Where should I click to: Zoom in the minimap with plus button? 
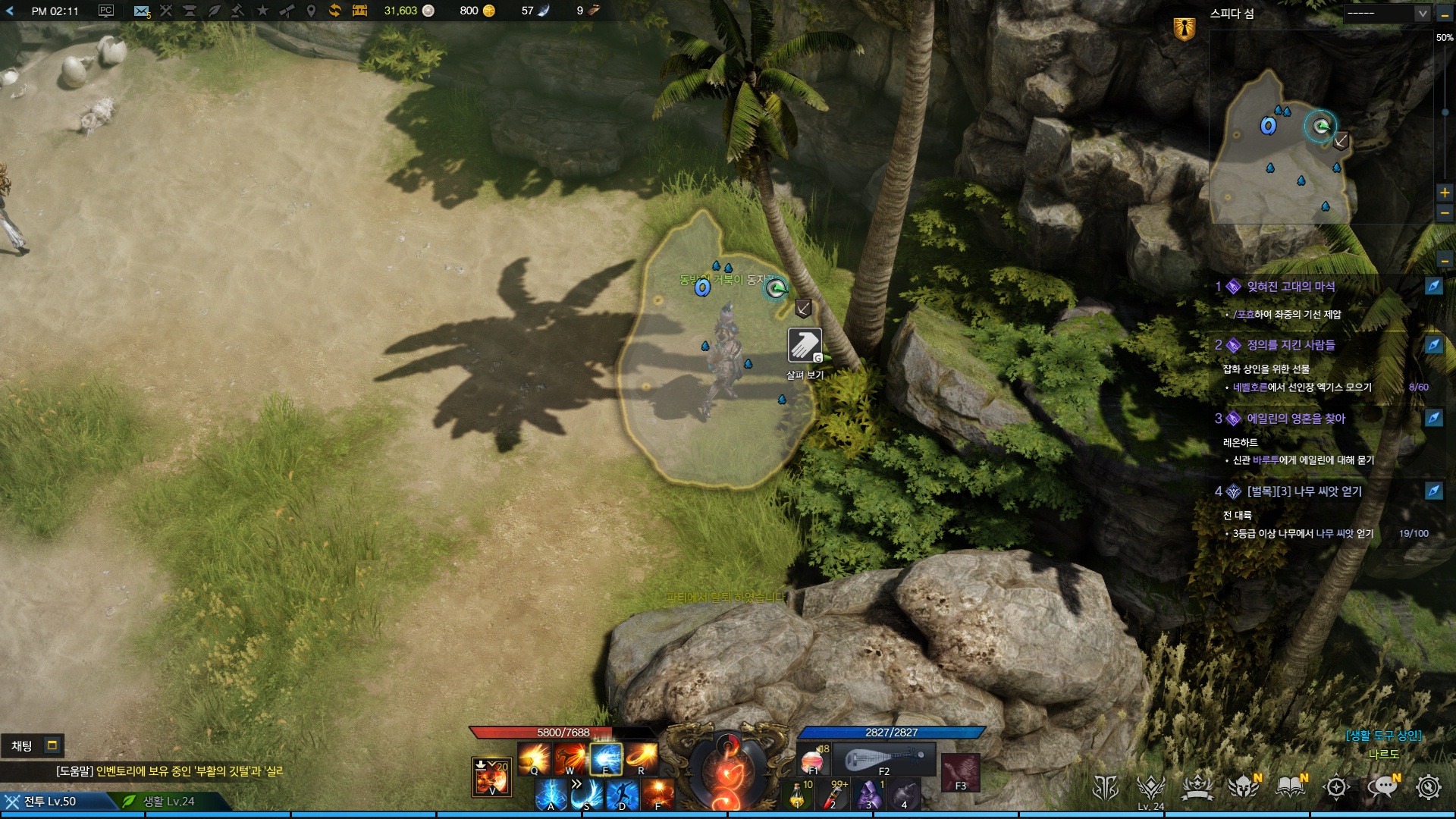pos(1445,193)
